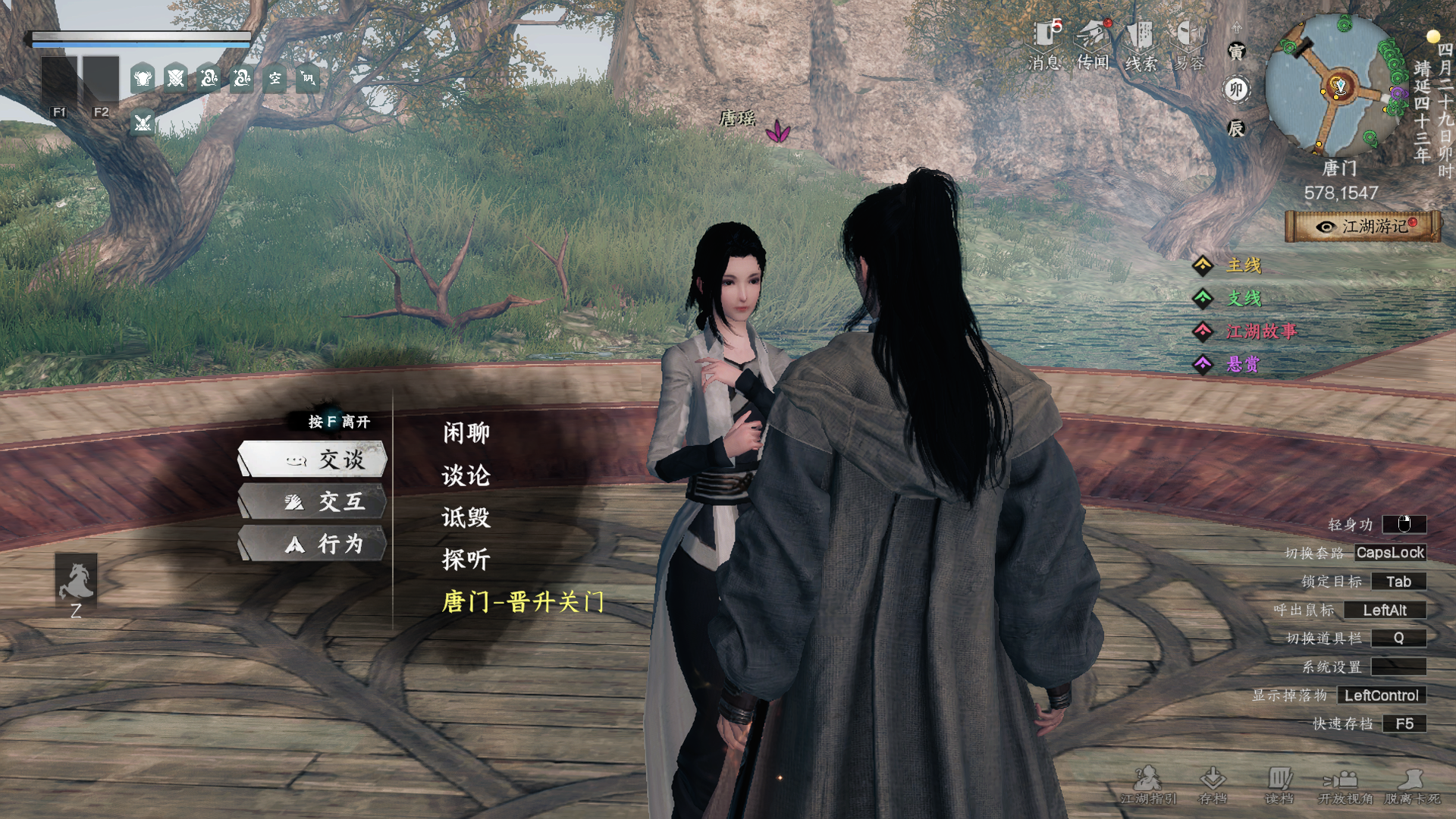This screenshot has width=1456, height=819.
Task: Switch to the 交互 interaction tab
Action: (x=312, y=501)
